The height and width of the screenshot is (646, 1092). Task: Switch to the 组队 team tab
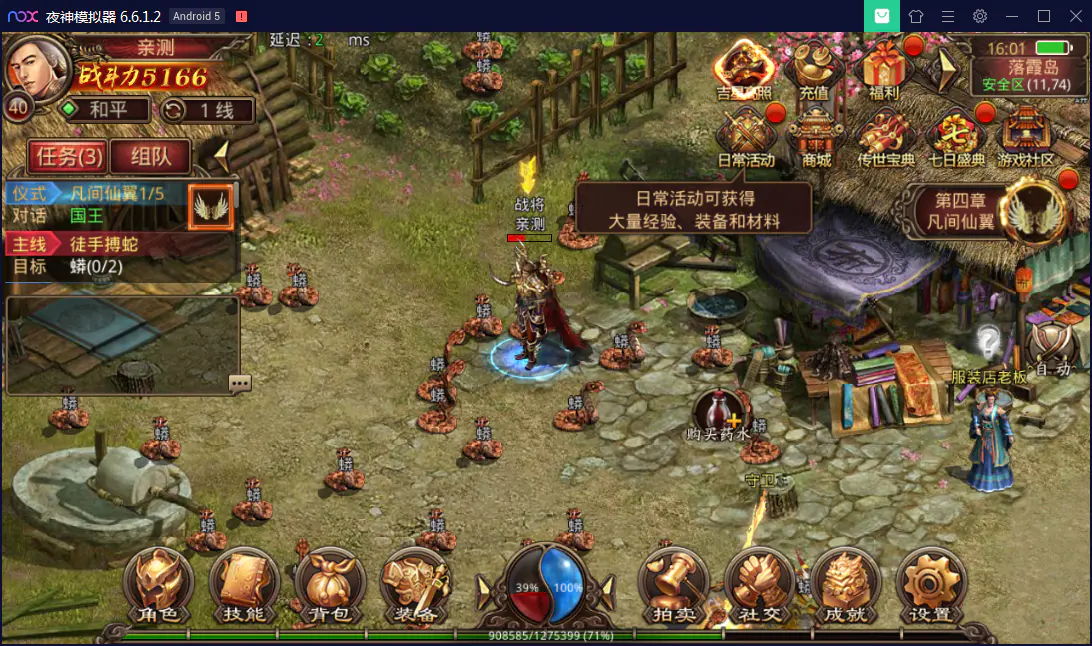(152, 156)
